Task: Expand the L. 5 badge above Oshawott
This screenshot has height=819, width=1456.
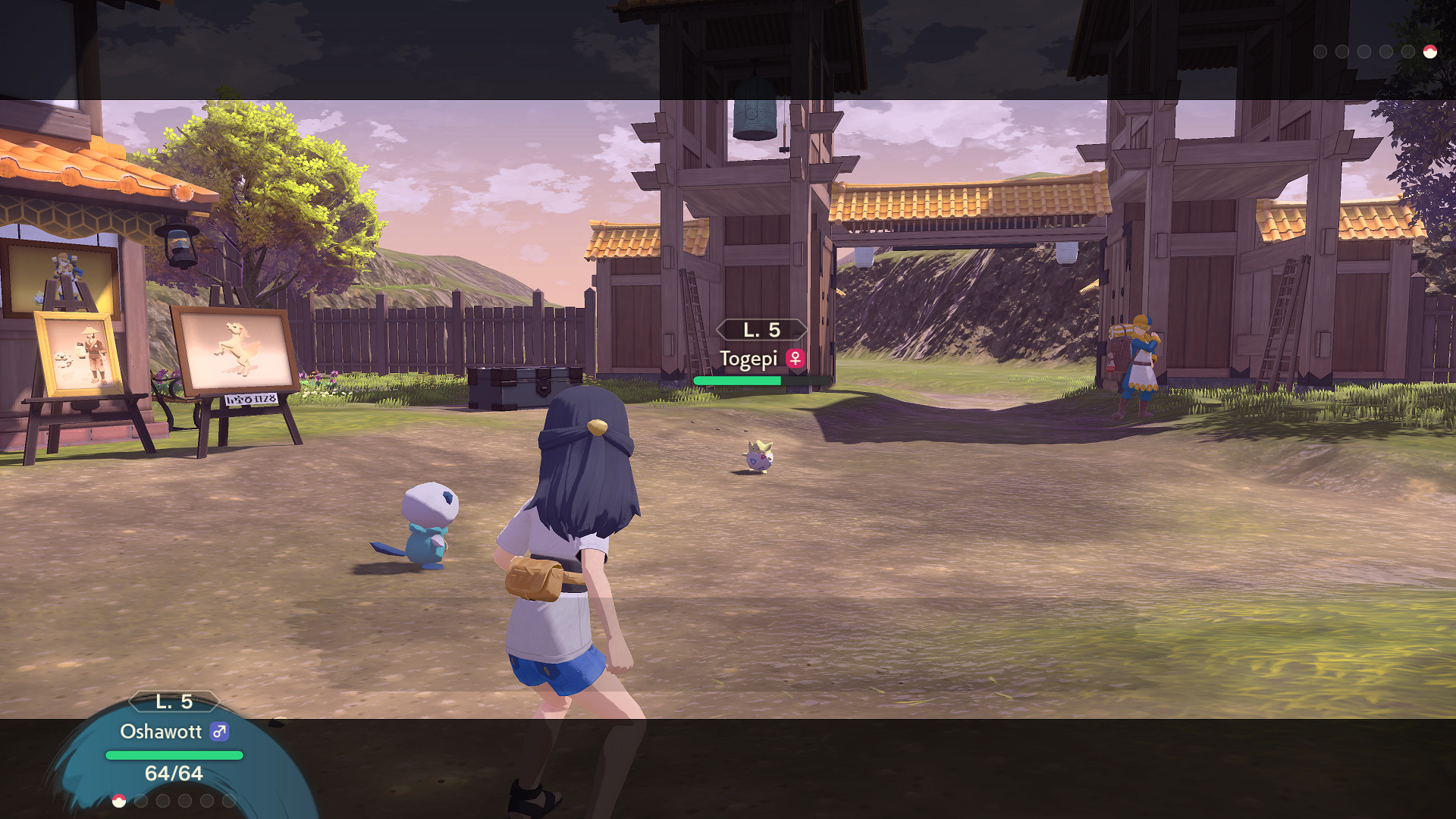Action: tap(173, 701)
